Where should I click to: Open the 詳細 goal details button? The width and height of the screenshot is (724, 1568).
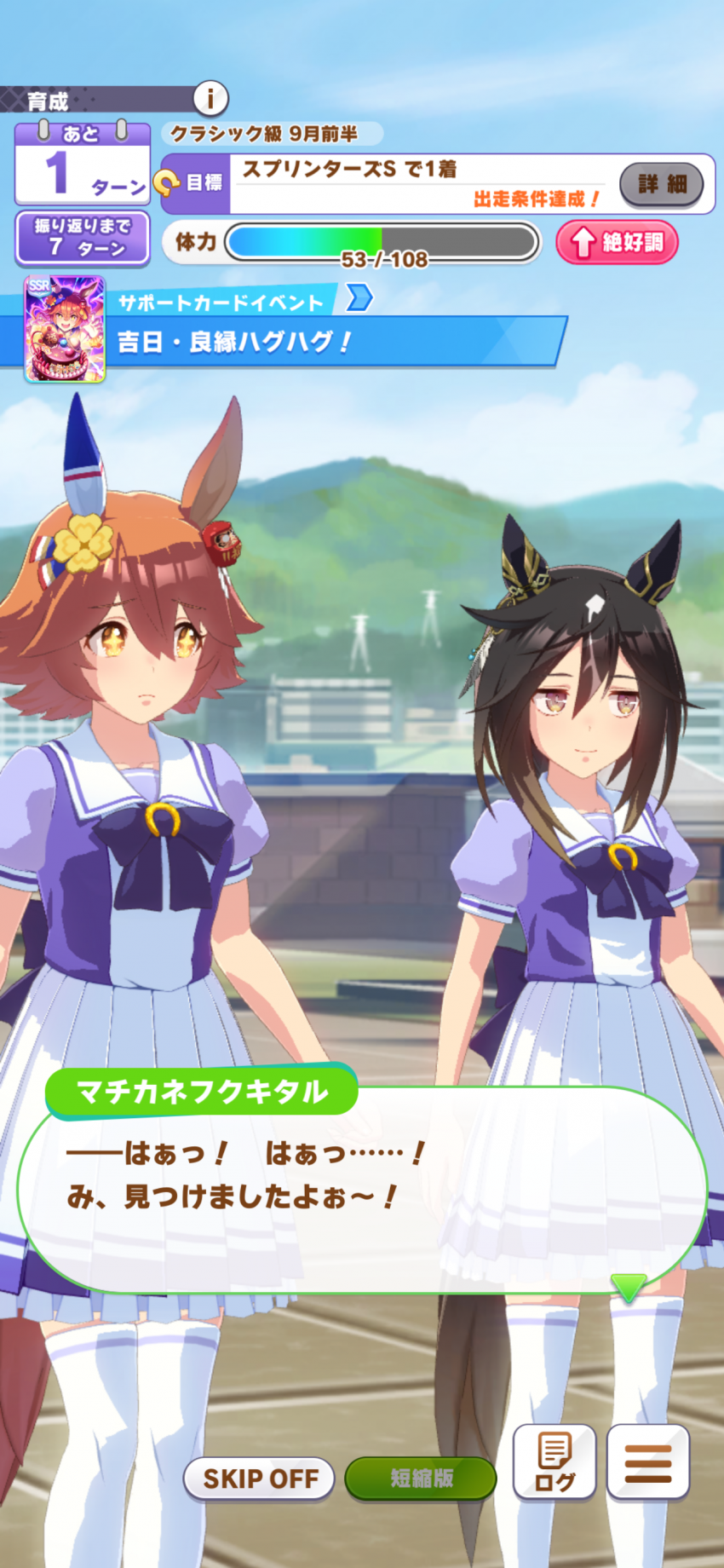662,183
